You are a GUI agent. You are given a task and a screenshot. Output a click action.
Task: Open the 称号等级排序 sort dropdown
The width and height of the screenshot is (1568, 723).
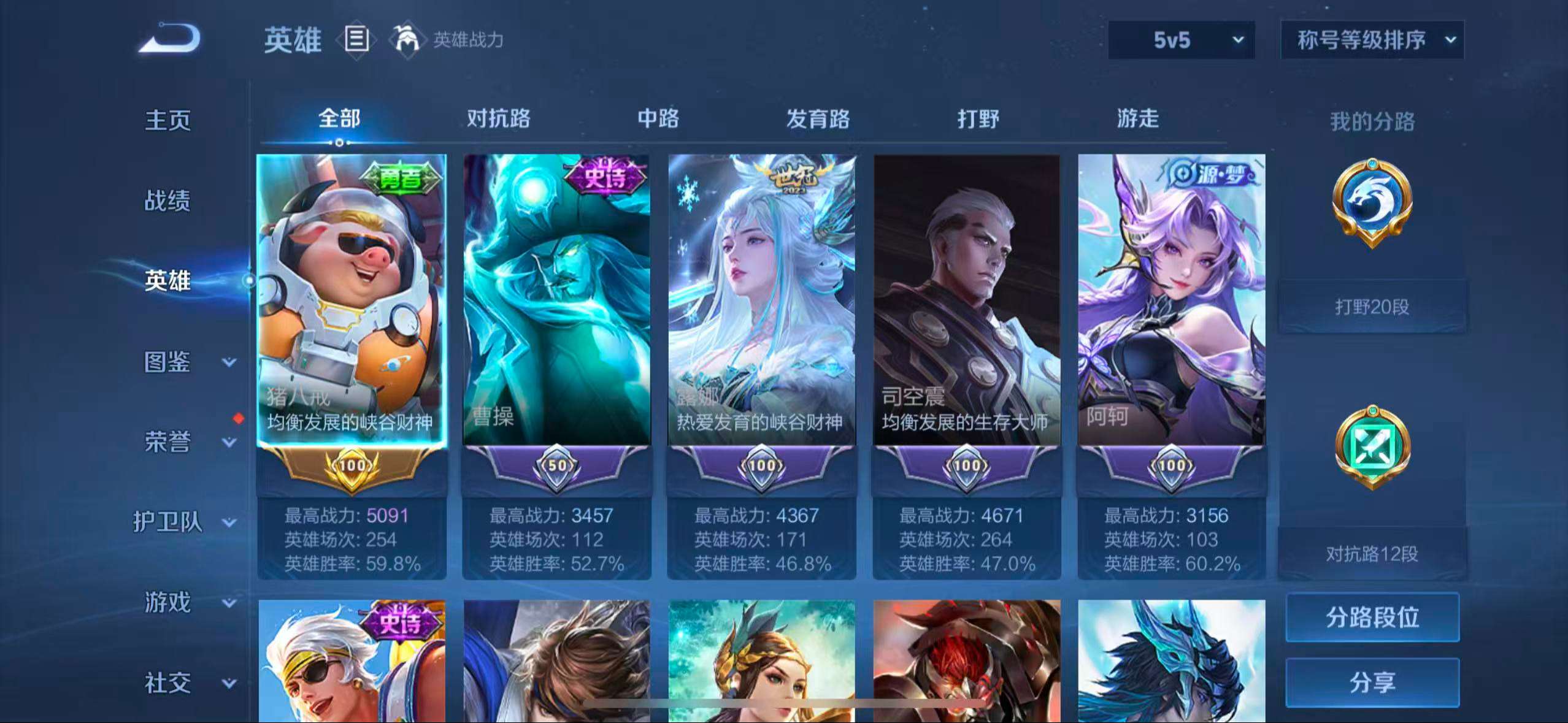tap(1372, 40)
